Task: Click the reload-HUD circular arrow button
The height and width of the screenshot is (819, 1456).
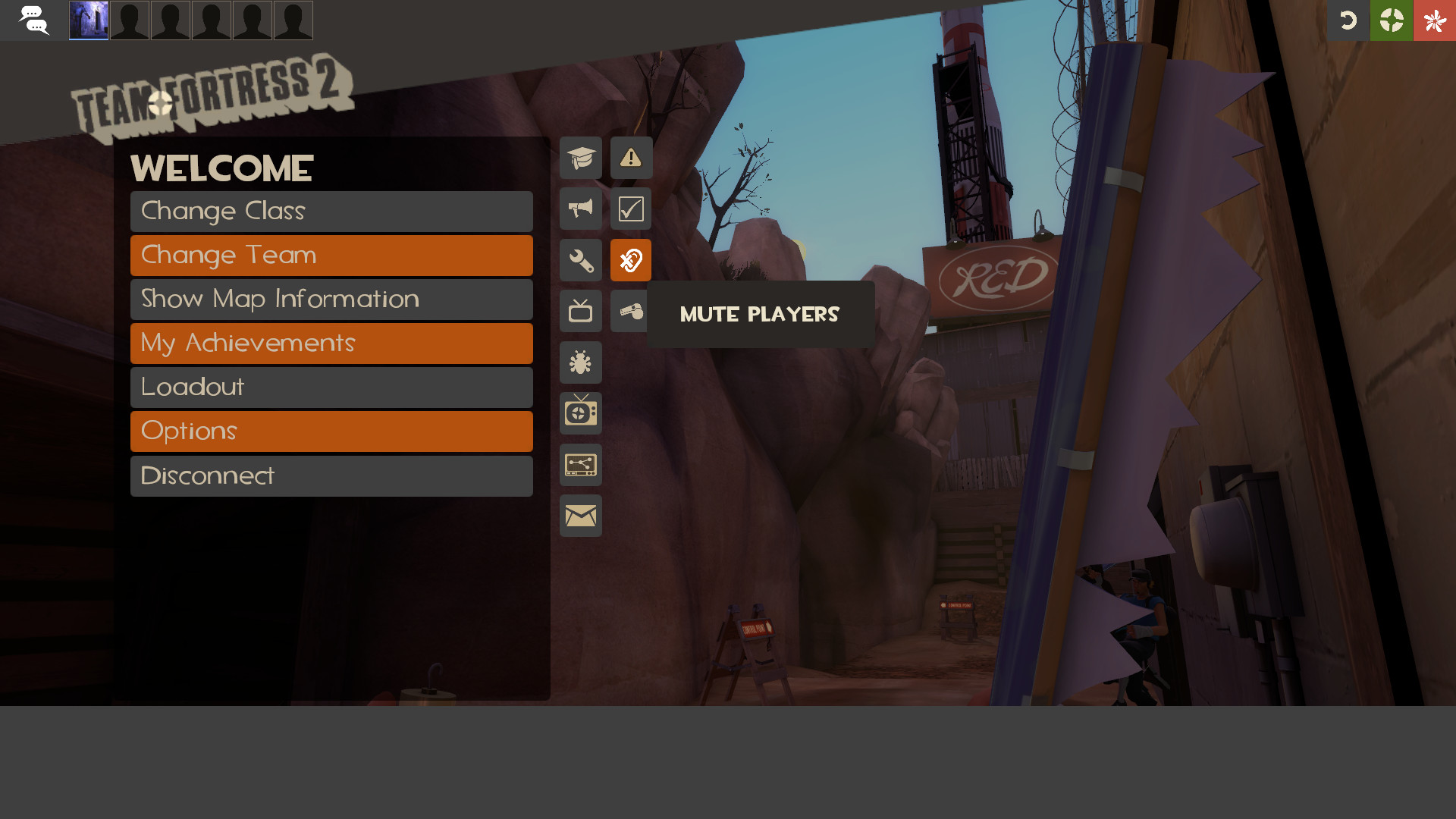Action: tap(1349, 20)
